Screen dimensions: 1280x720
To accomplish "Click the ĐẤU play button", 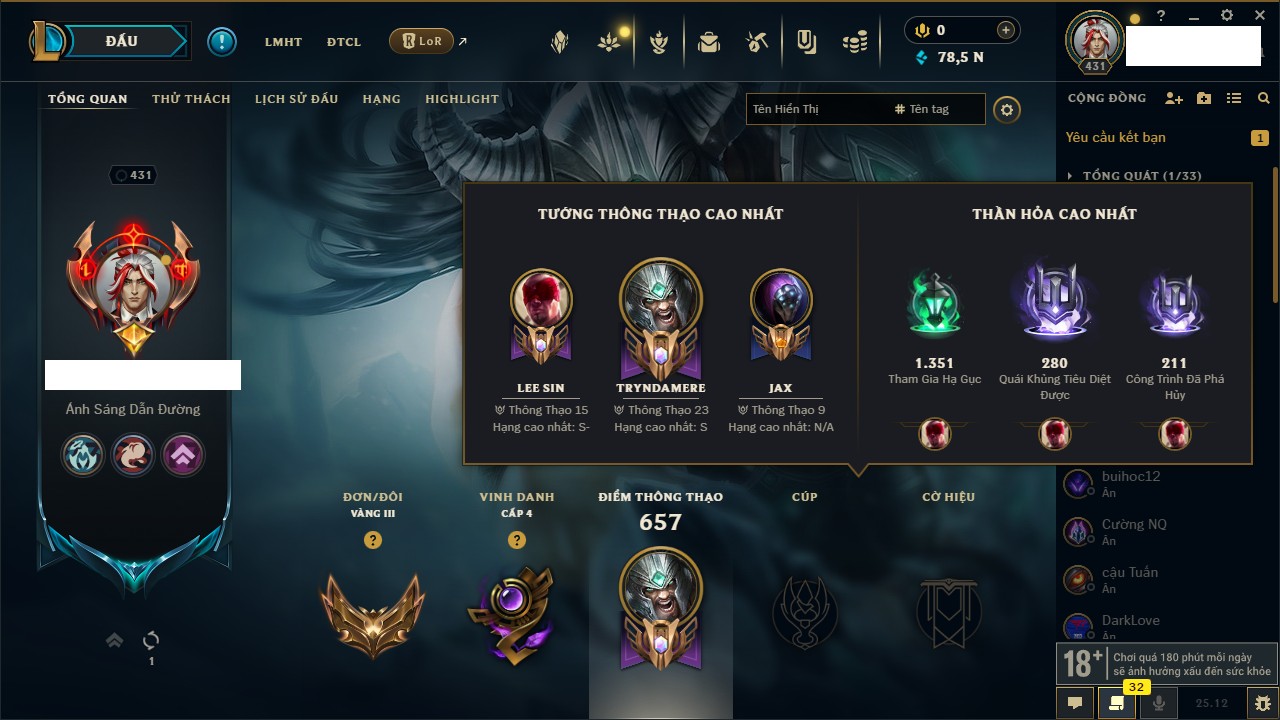I will [x=120, y=41].
